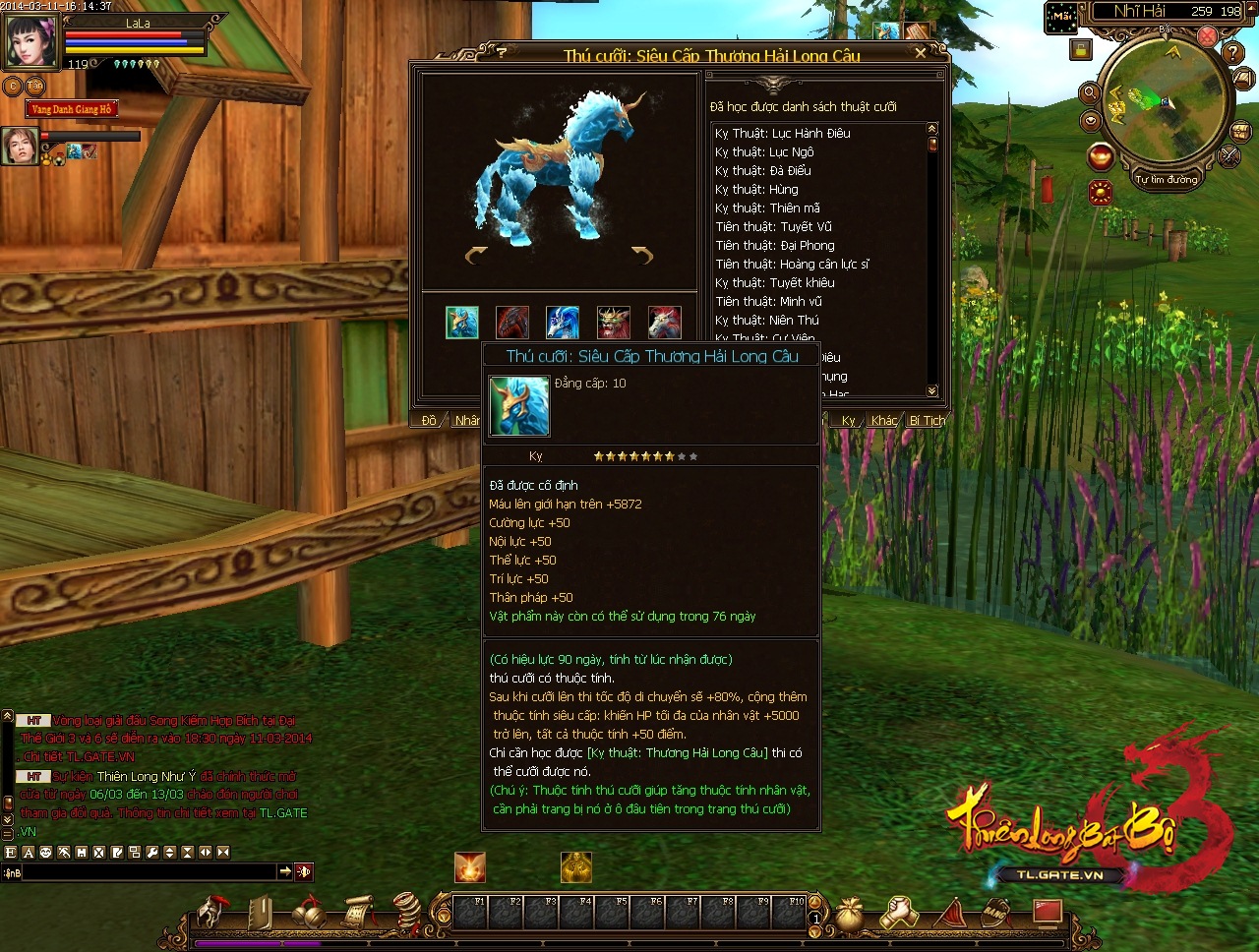The height and width of the screenshot is (952, 1259).
Task: Click the LaLa player portrait
Action: 31,41
